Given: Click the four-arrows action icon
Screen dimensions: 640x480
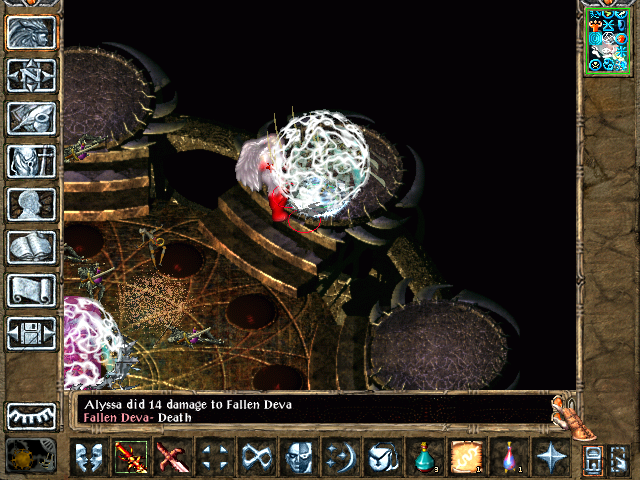Looking at the screenshot, I should pyautogui.click(x=215, y=459).
